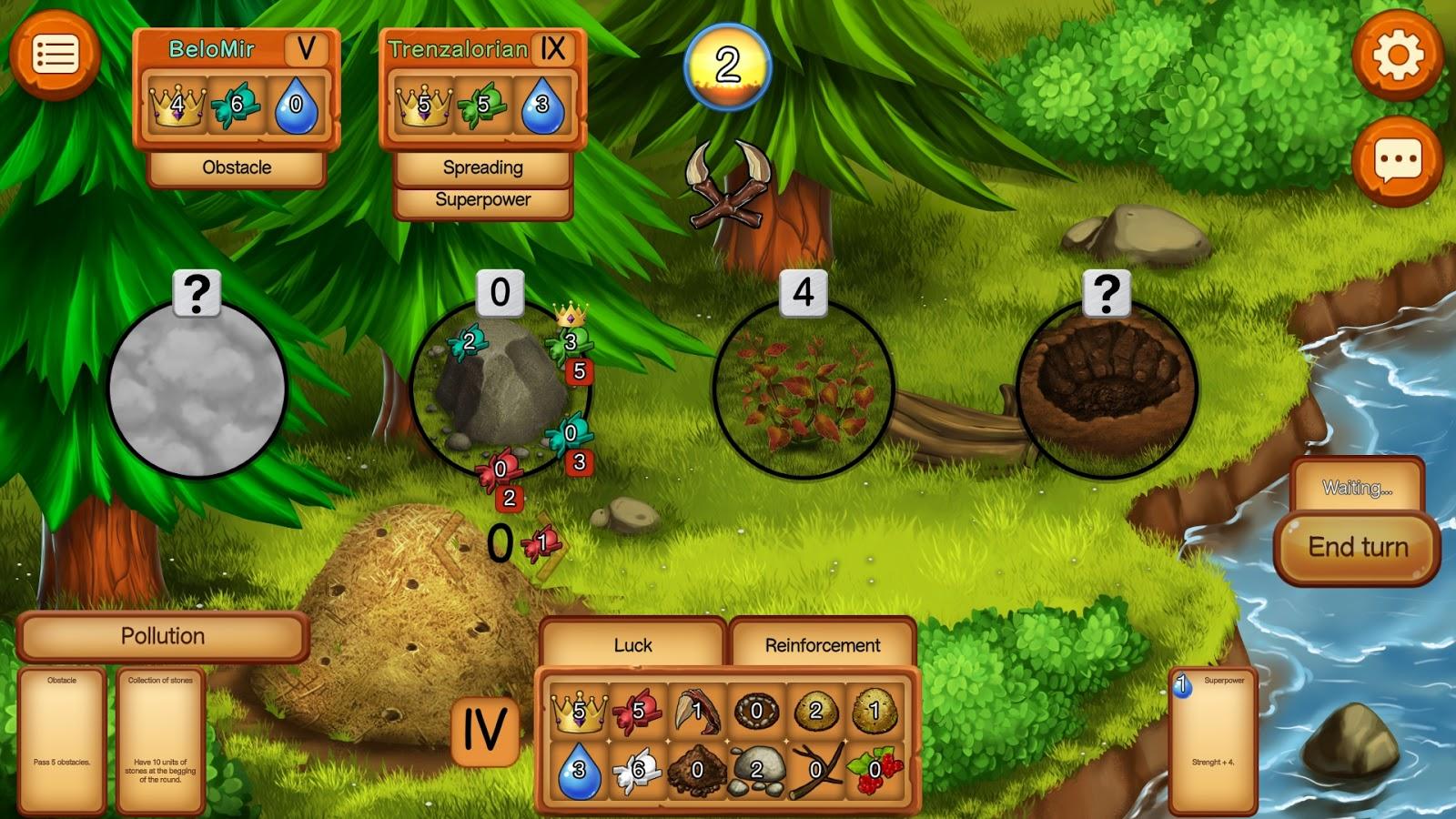This screenshot has height=819, width=1456.
Task: Select BeloMir's Obstacle tag
Action: (x=237, y=167)
